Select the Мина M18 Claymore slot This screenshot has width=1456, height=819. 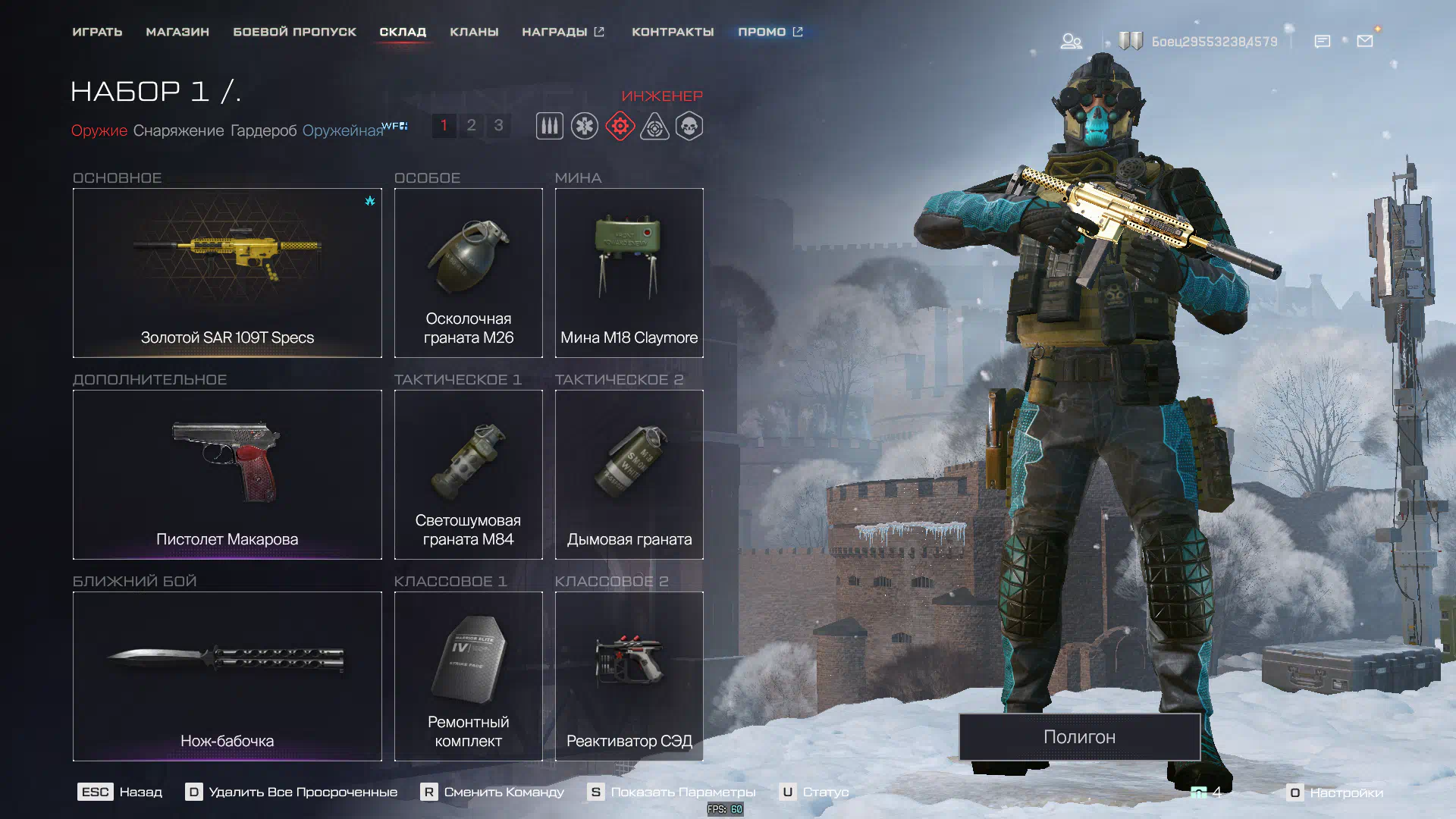629,272
